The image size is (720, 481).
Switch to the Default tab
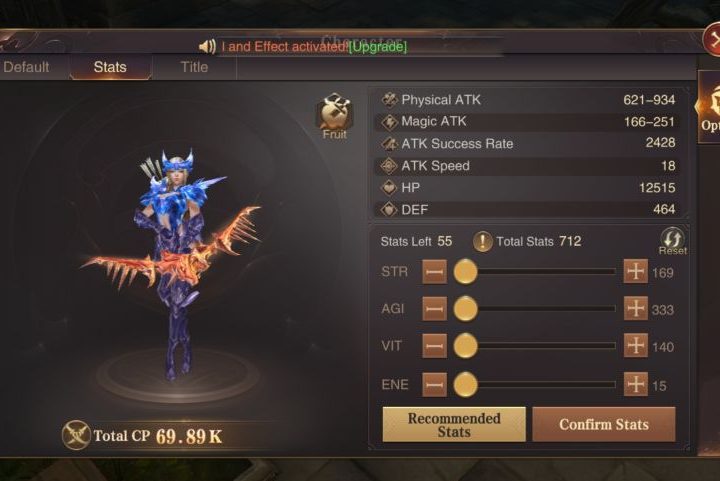click(26, 67)
